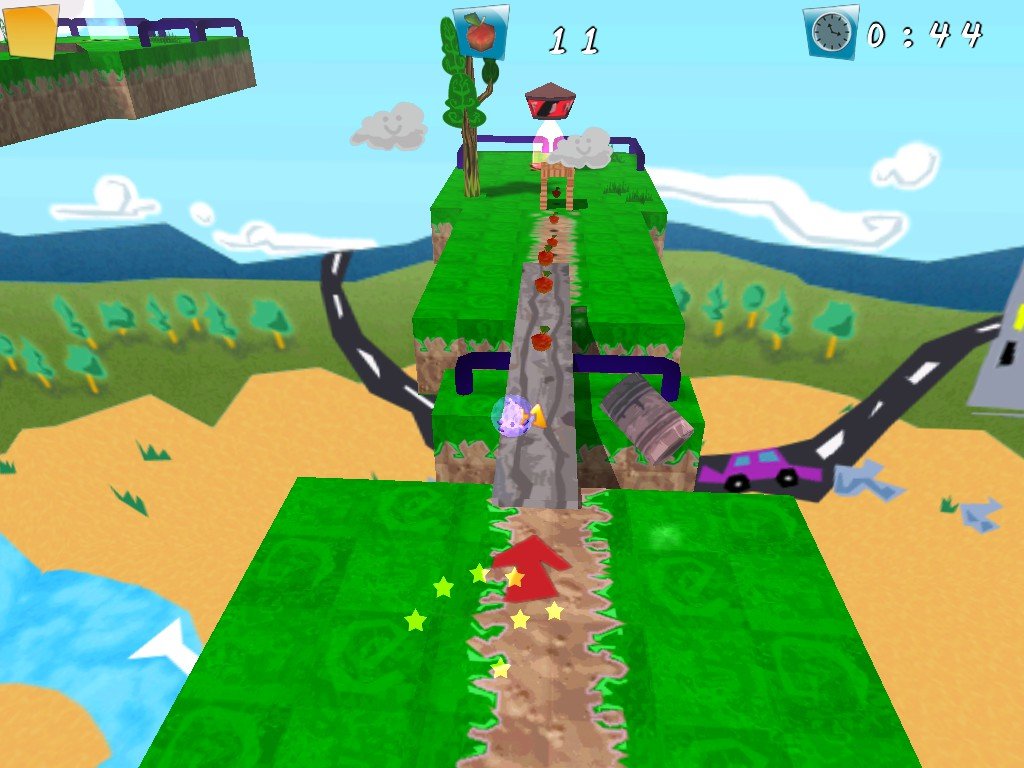1024x768 pixels.
Task: Select the orange square HUD icon
Action: tap(33, 32)
